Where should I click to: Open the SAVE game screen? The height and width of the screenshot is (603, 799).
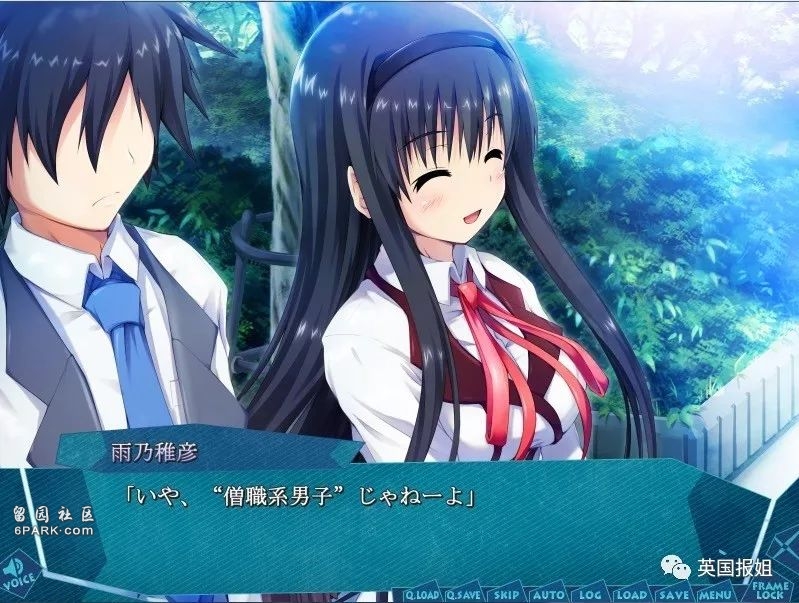pyautogui.click(x=675, y=592)
